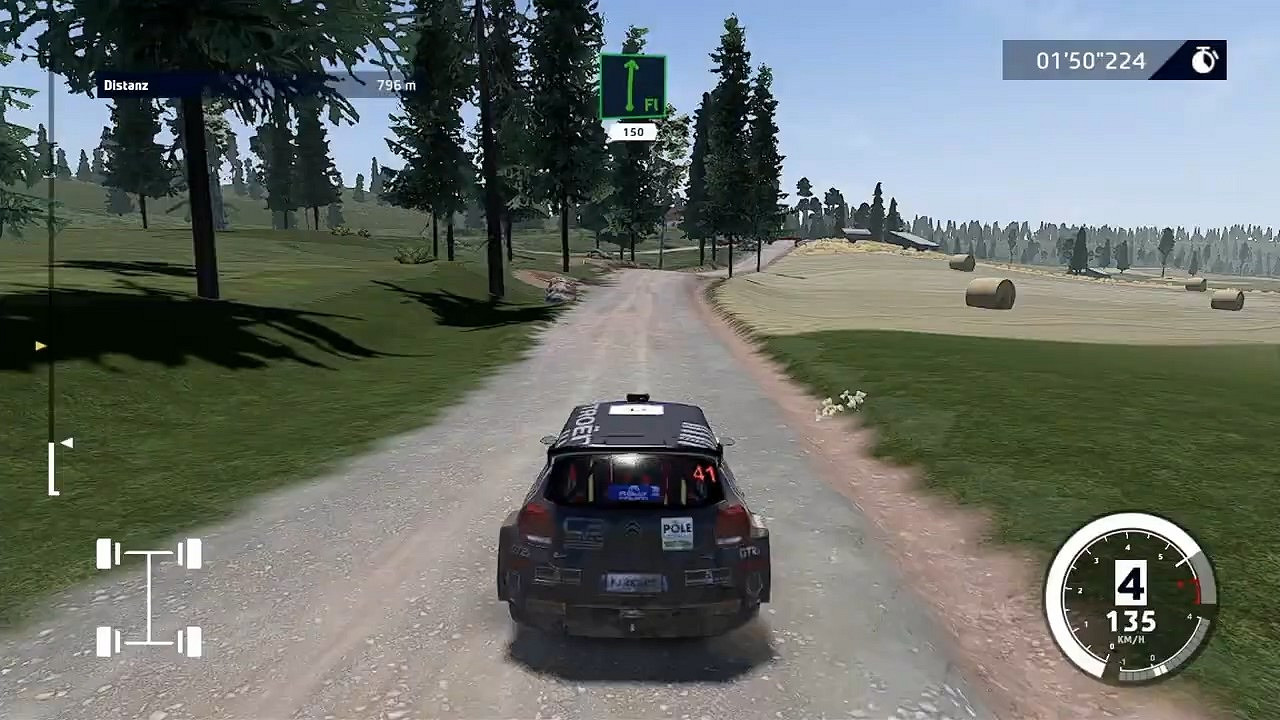Click the yellow checkpoint flag marker
Viewport: 1280px width, 720px height.
click(x=40, y=344)
